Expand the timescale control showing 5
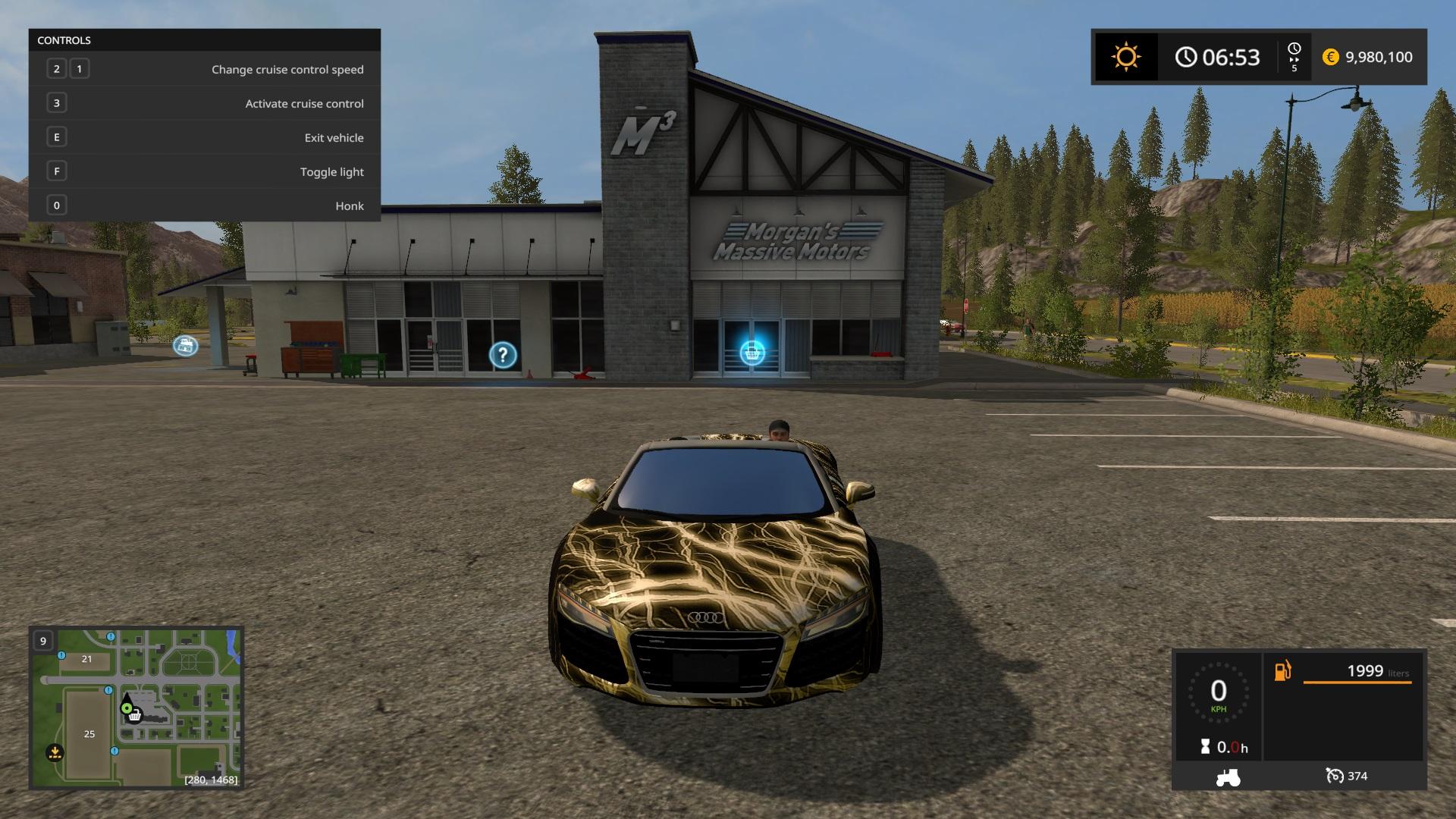Viewport: 1456px width, 819px height. 1293,56
